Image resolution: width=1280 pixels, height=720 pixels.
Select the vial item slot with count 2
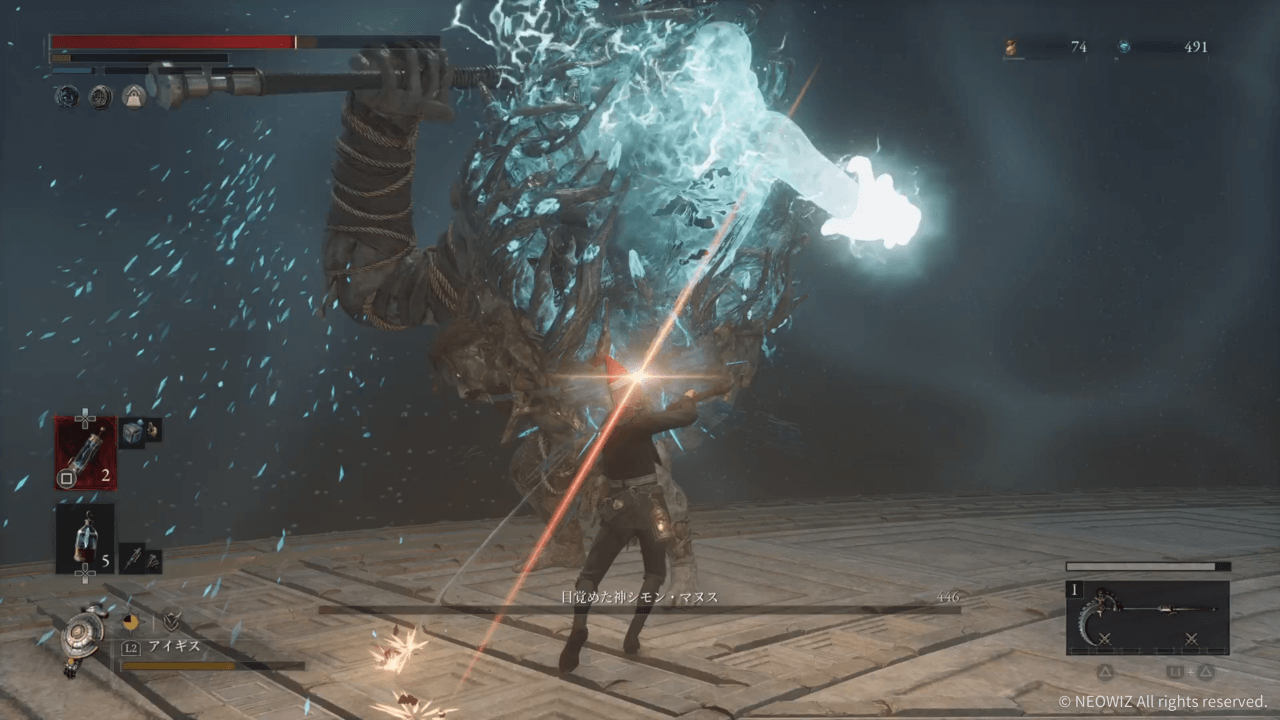85,453
